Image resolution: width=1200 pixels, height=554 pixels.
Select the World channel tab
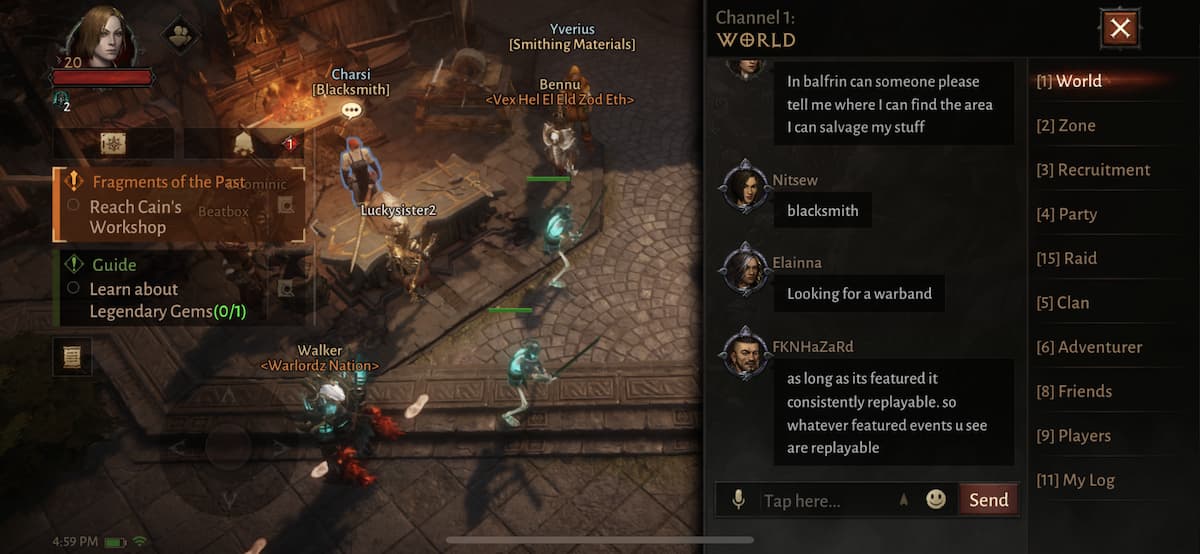pyautogui.click(x=1069, y=82)
